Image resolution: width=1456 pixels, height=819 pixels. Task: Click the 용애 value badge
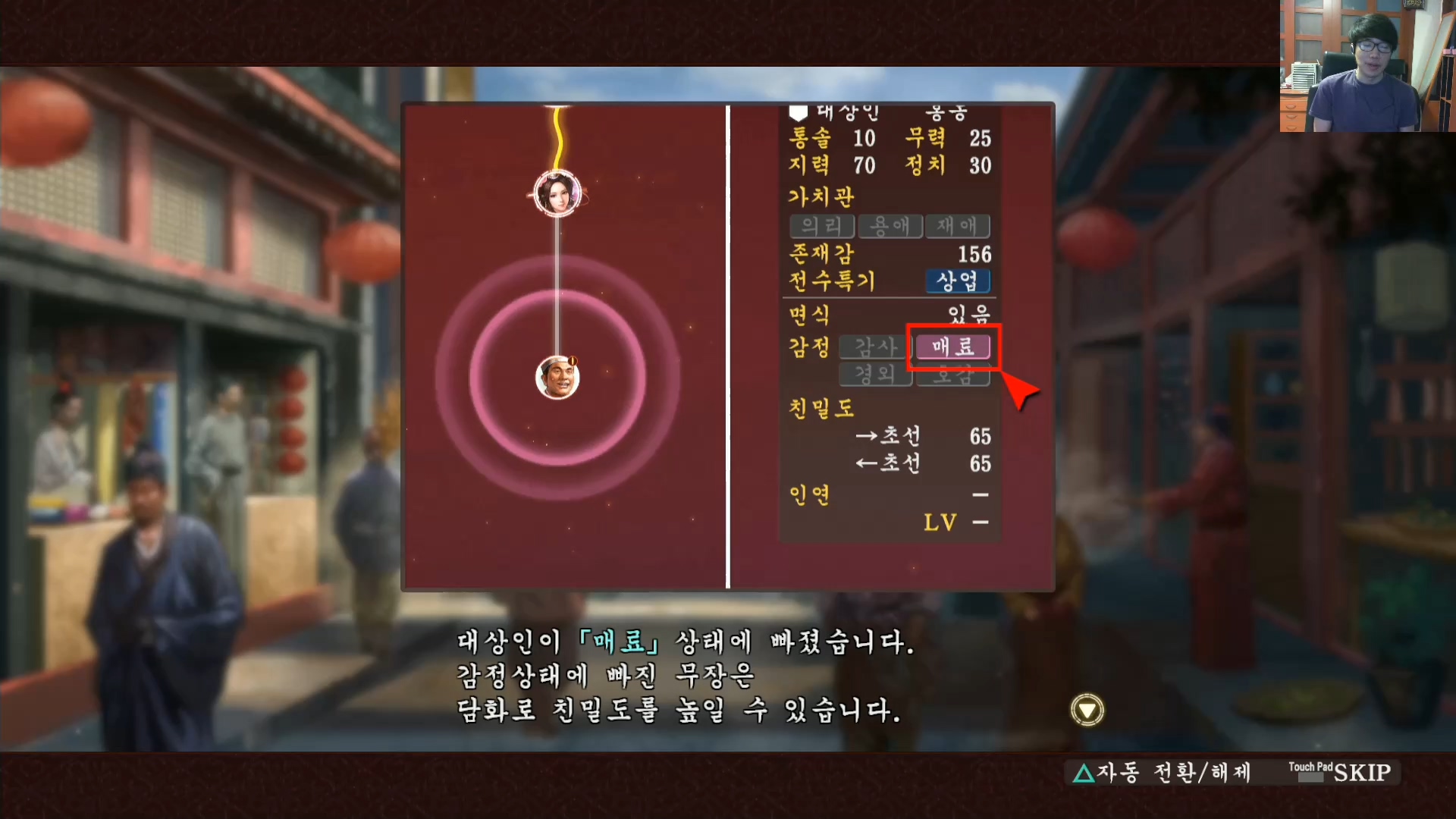tap(890, 226)
